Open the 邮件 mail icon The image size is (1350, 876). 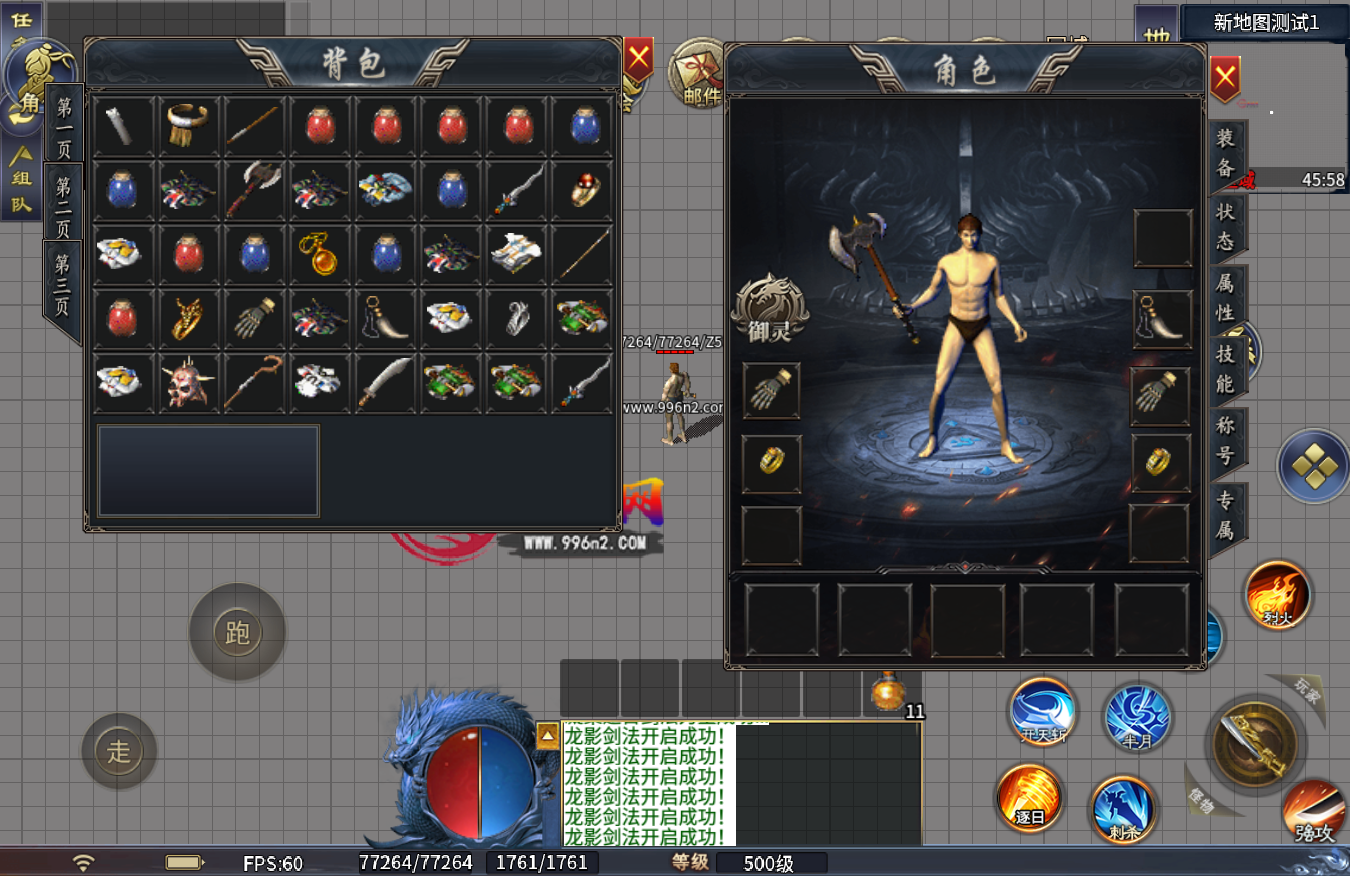pyautogui.click(x=700, y=72)
